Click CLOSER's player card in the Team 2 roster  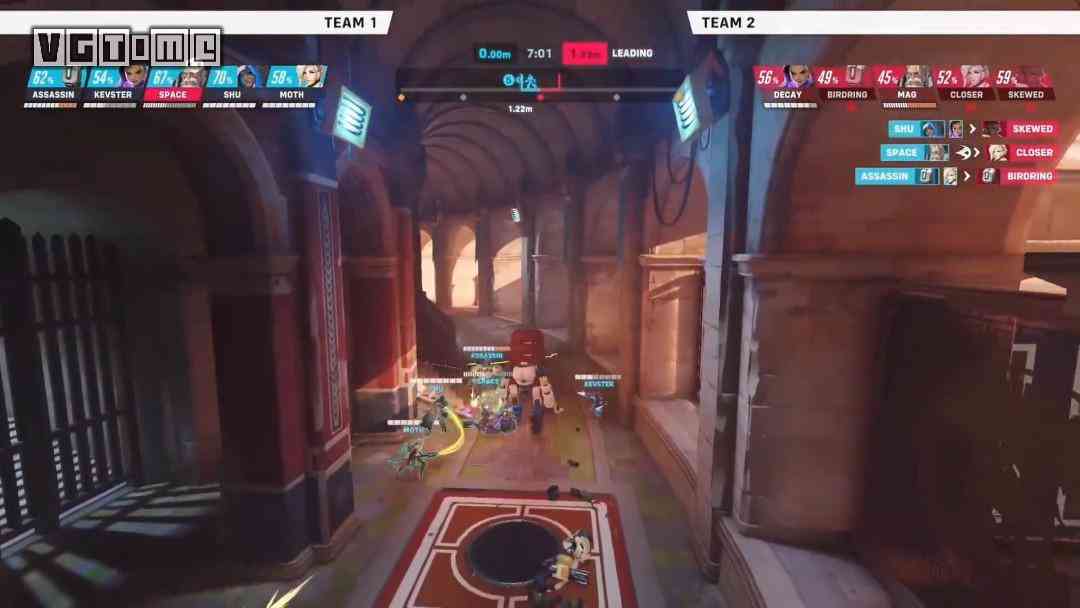pos(966,85)
